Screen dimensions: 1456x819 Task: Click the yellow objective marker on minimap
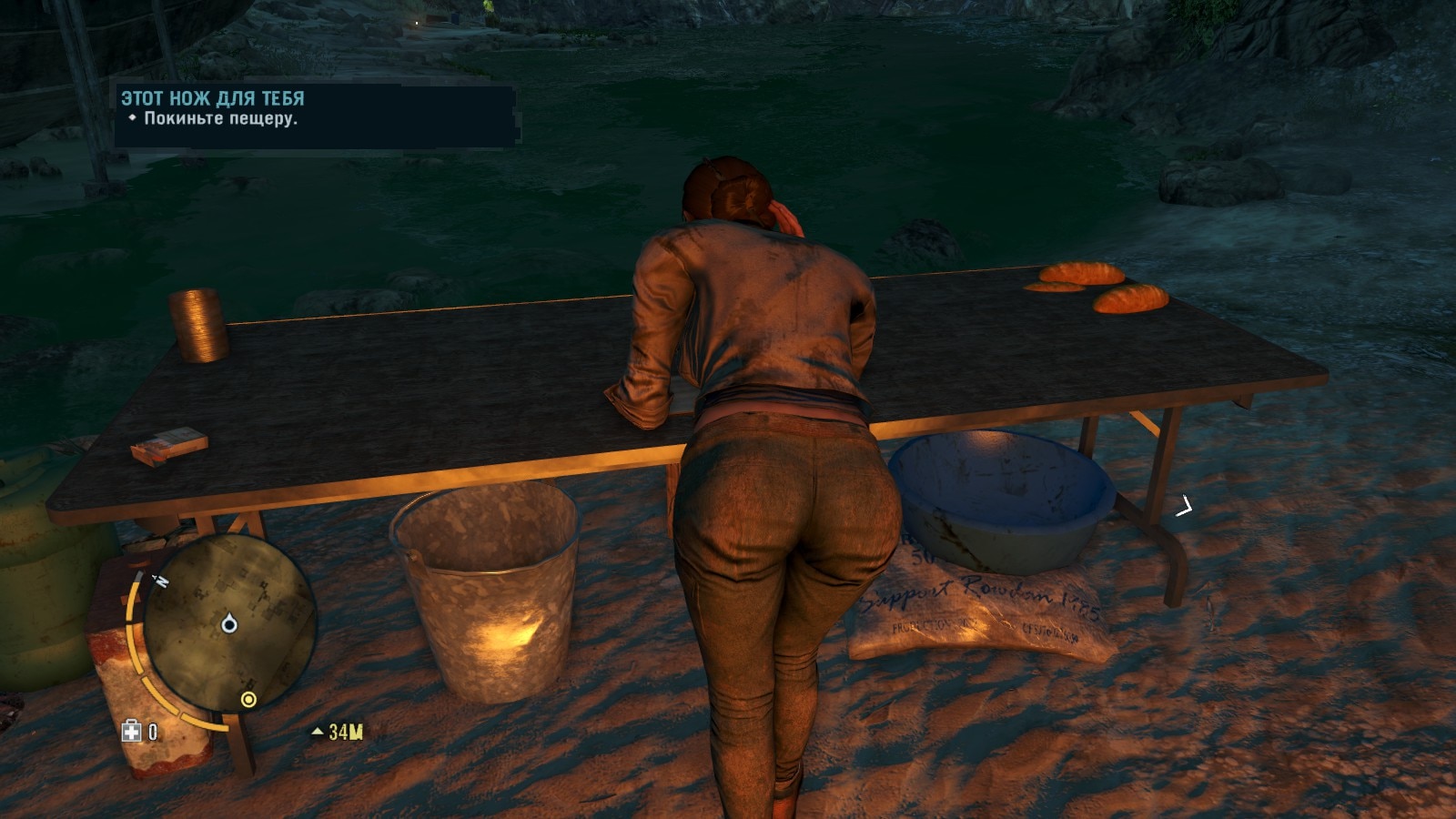248,699
